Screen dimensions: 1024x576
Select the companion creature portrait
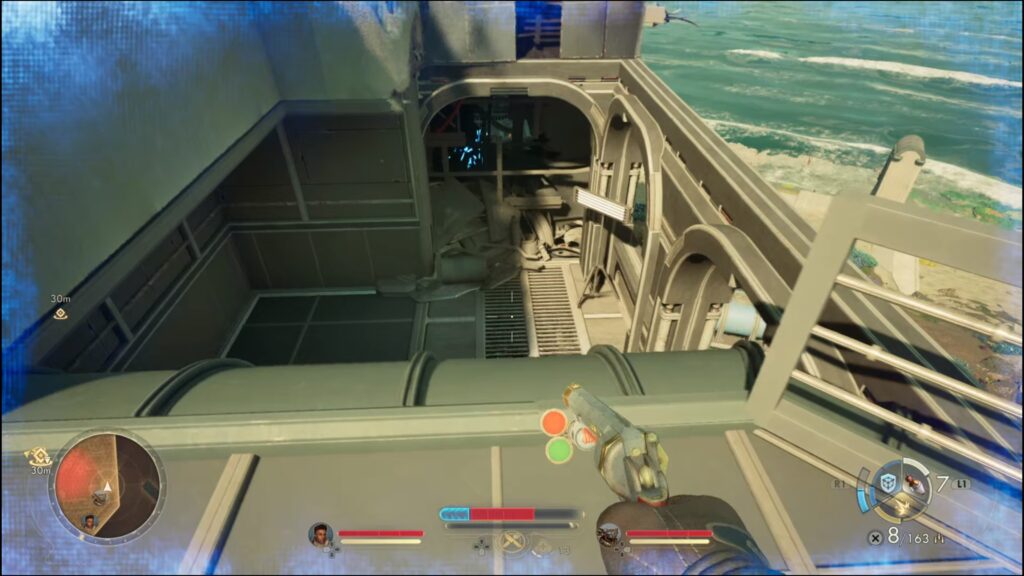(x=609, y=534)
